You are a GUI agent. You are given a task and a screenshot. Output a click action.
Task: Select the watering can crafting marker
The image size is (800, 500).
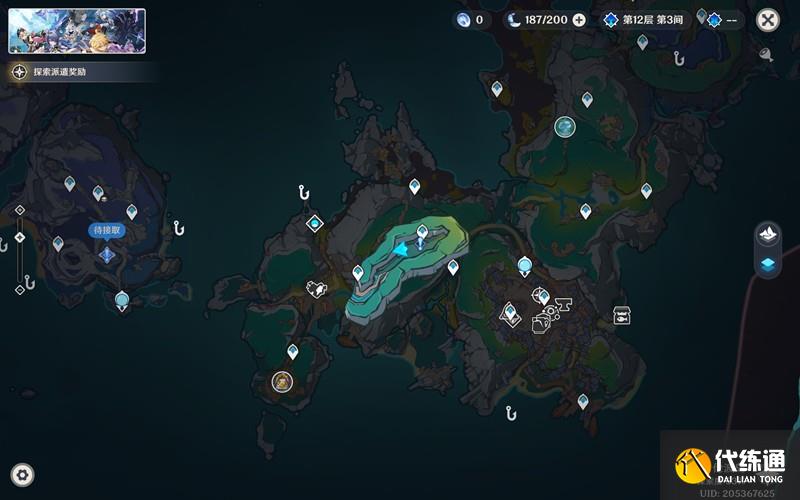317,289
